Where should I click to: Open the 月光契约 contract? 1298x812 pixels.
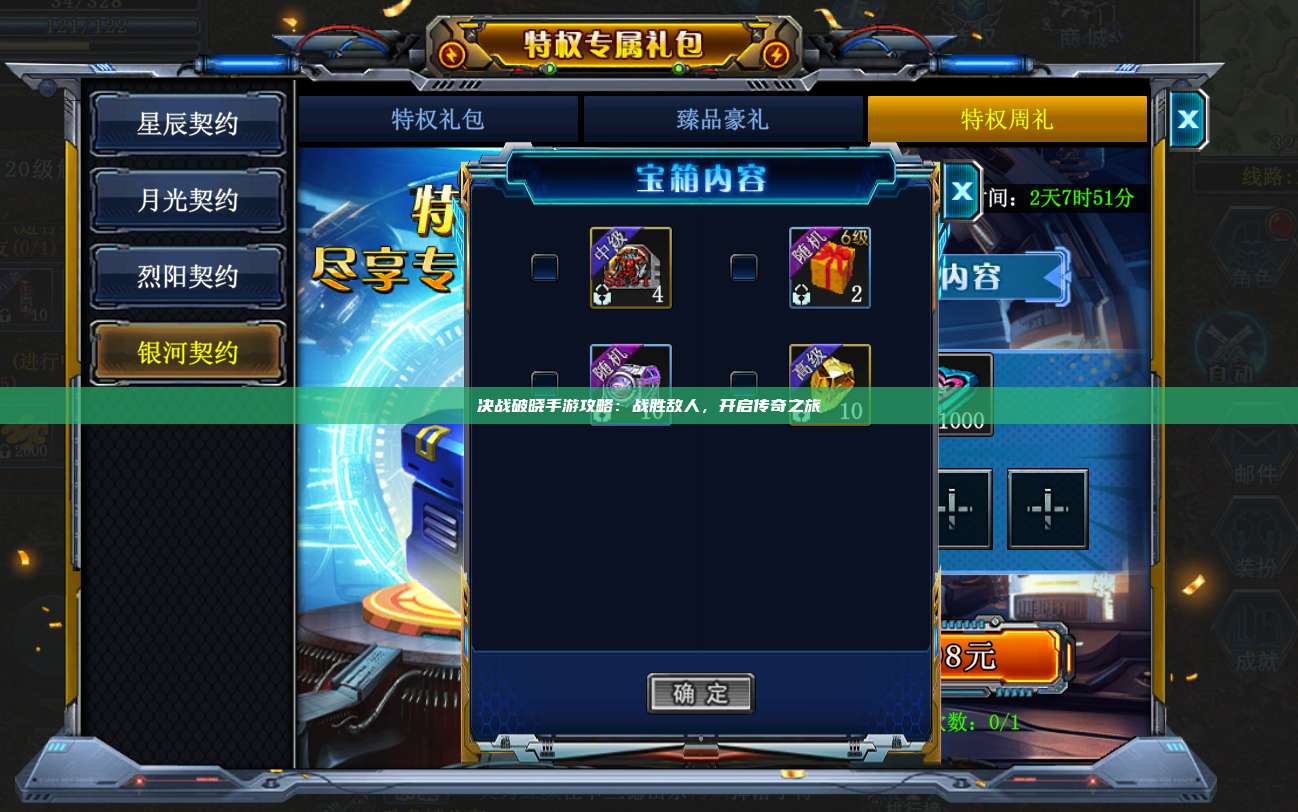point(188,200)
